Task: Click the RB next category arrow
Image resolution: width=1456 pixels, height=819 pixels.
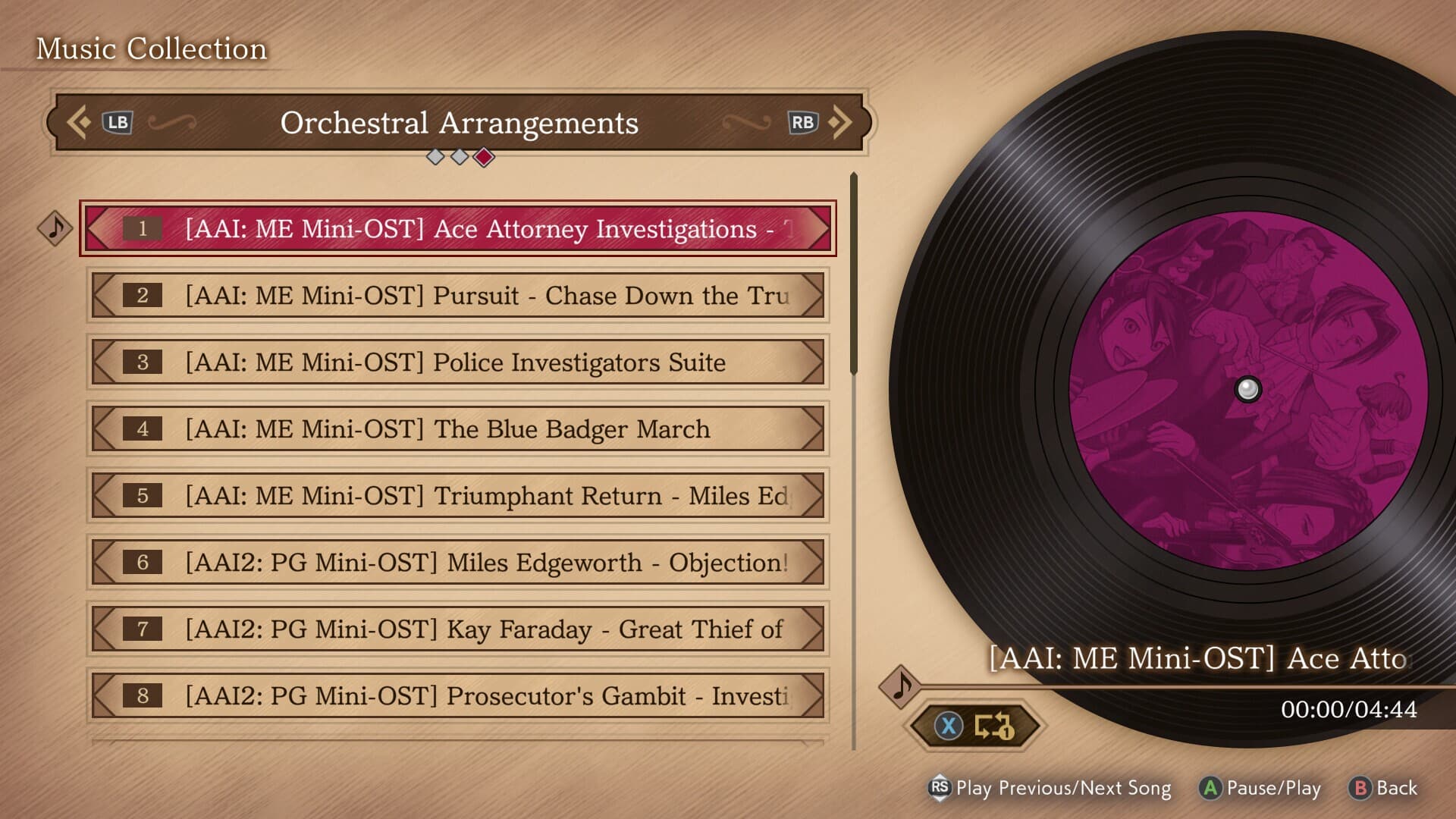Action: coord(804,121)
